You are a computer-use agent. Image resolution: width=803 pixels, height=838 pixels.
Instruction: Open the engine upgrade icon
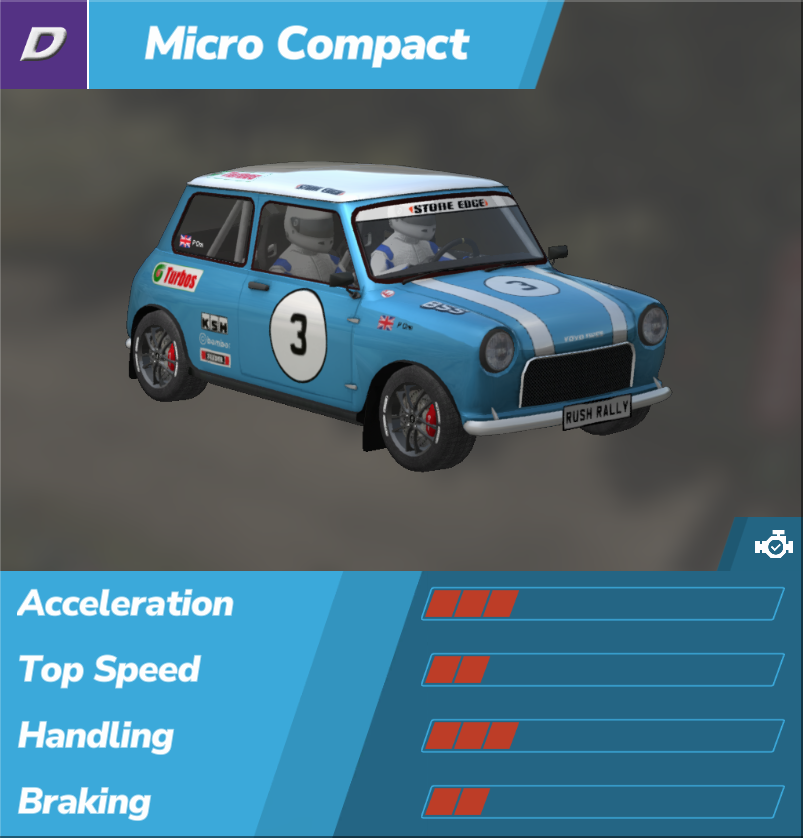point(773,546)
